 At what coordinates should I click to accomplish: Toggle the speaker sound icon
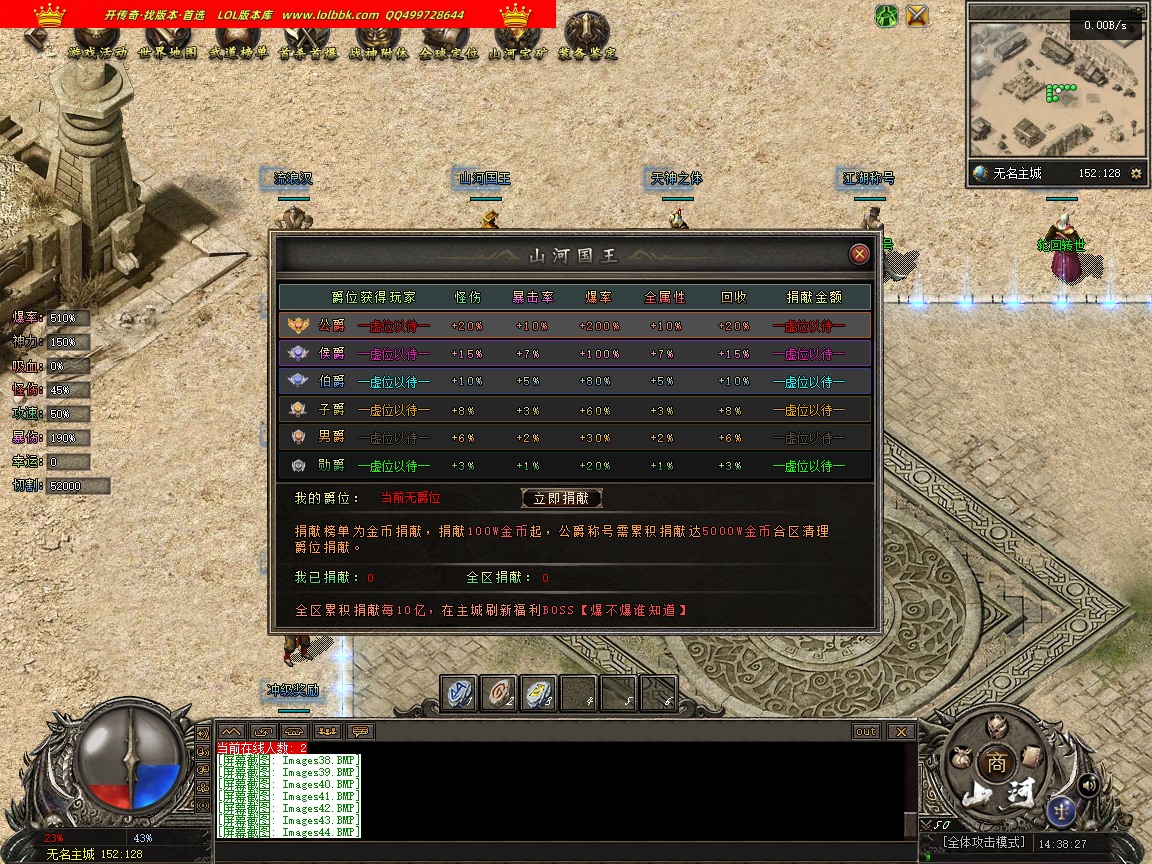click(1089, 785)
